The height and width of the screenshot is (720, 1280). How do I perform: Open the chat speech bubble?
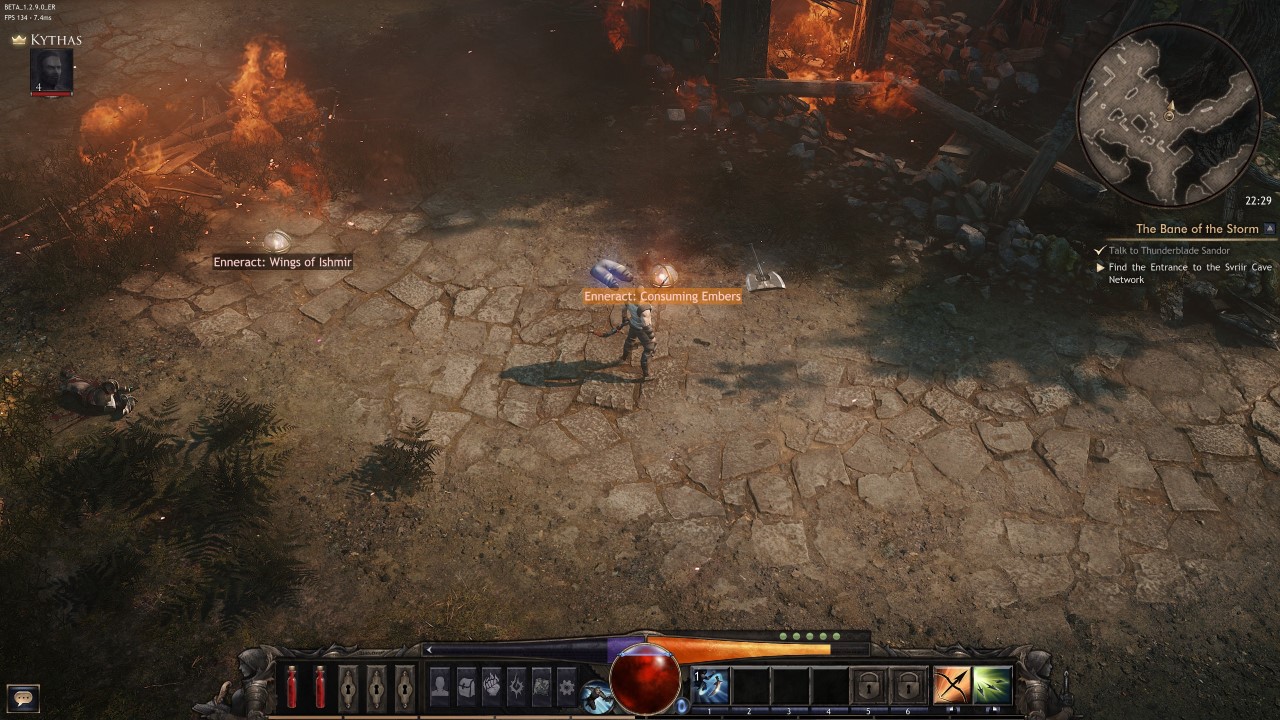click(23, 697)
